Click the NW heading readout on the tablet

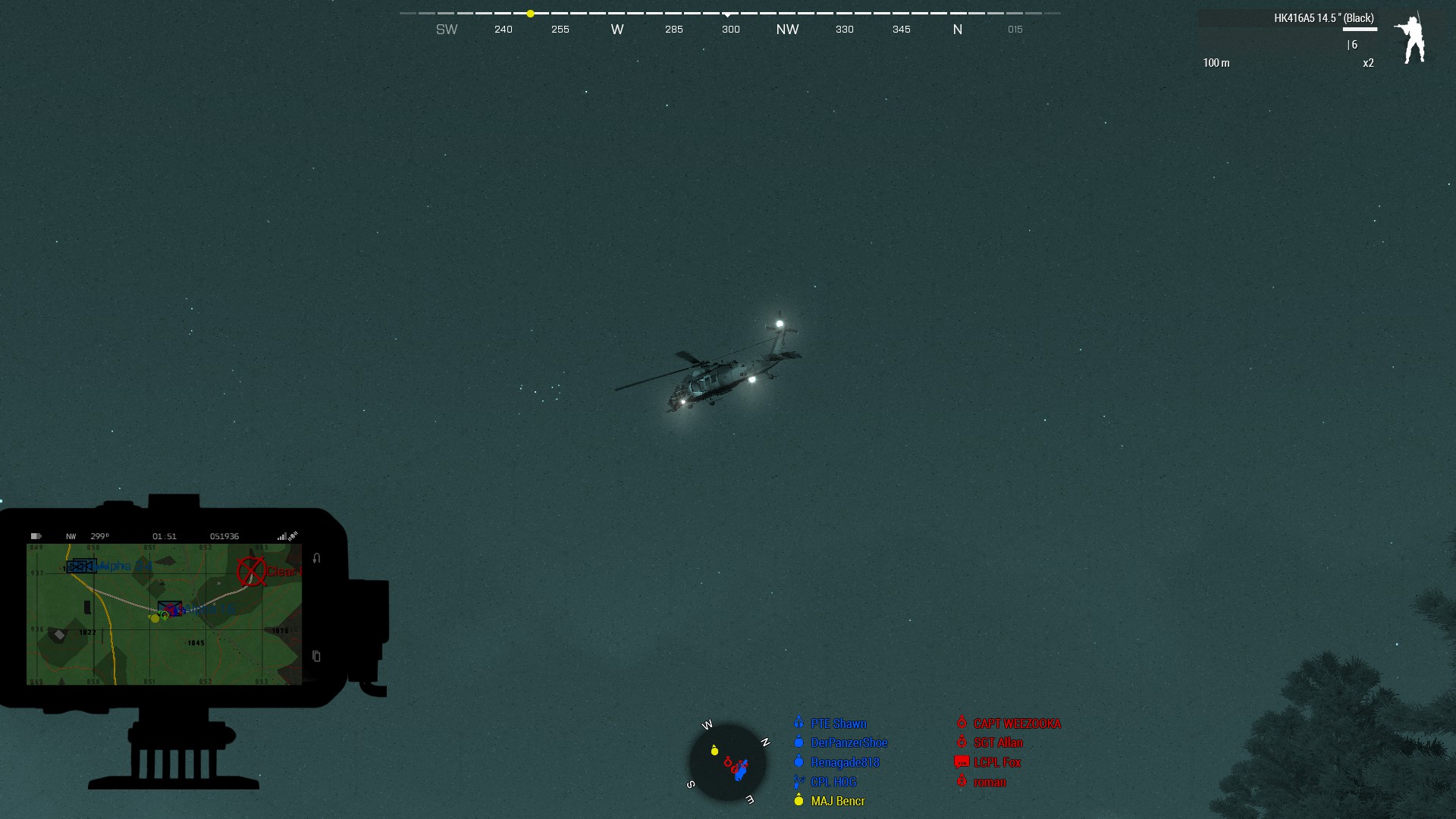pos(71,536)
